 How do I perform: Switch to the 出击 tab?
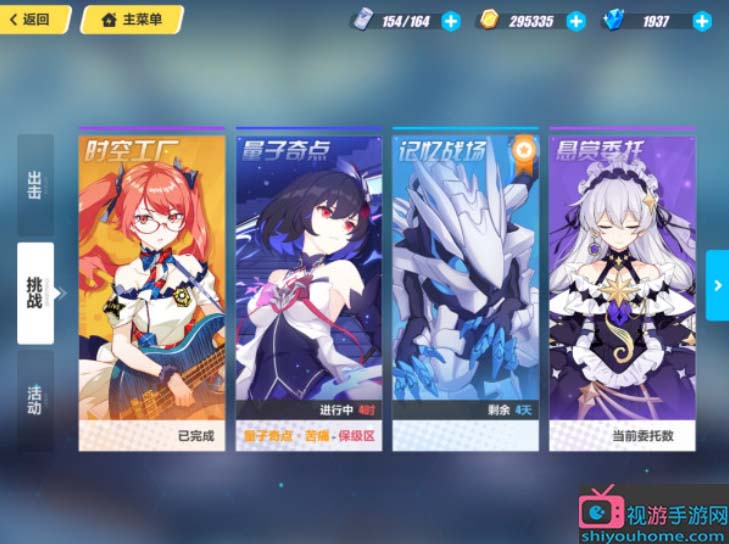click(x=35, y=187)
